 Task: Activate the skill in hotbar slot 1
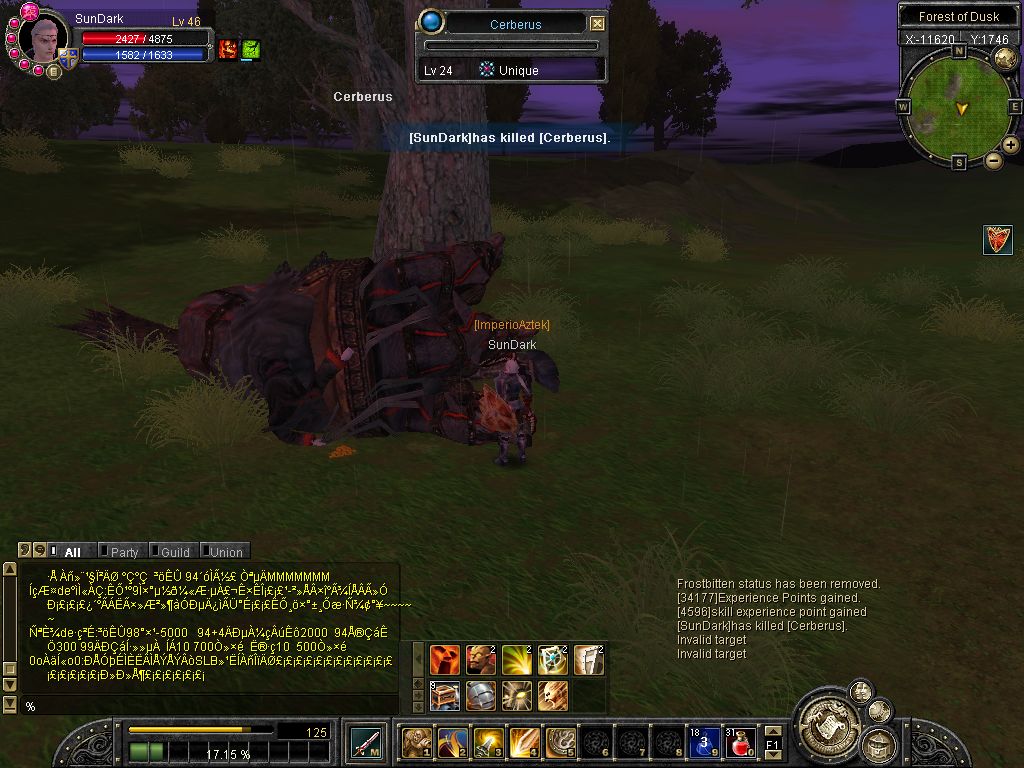[x=416, y=743]
